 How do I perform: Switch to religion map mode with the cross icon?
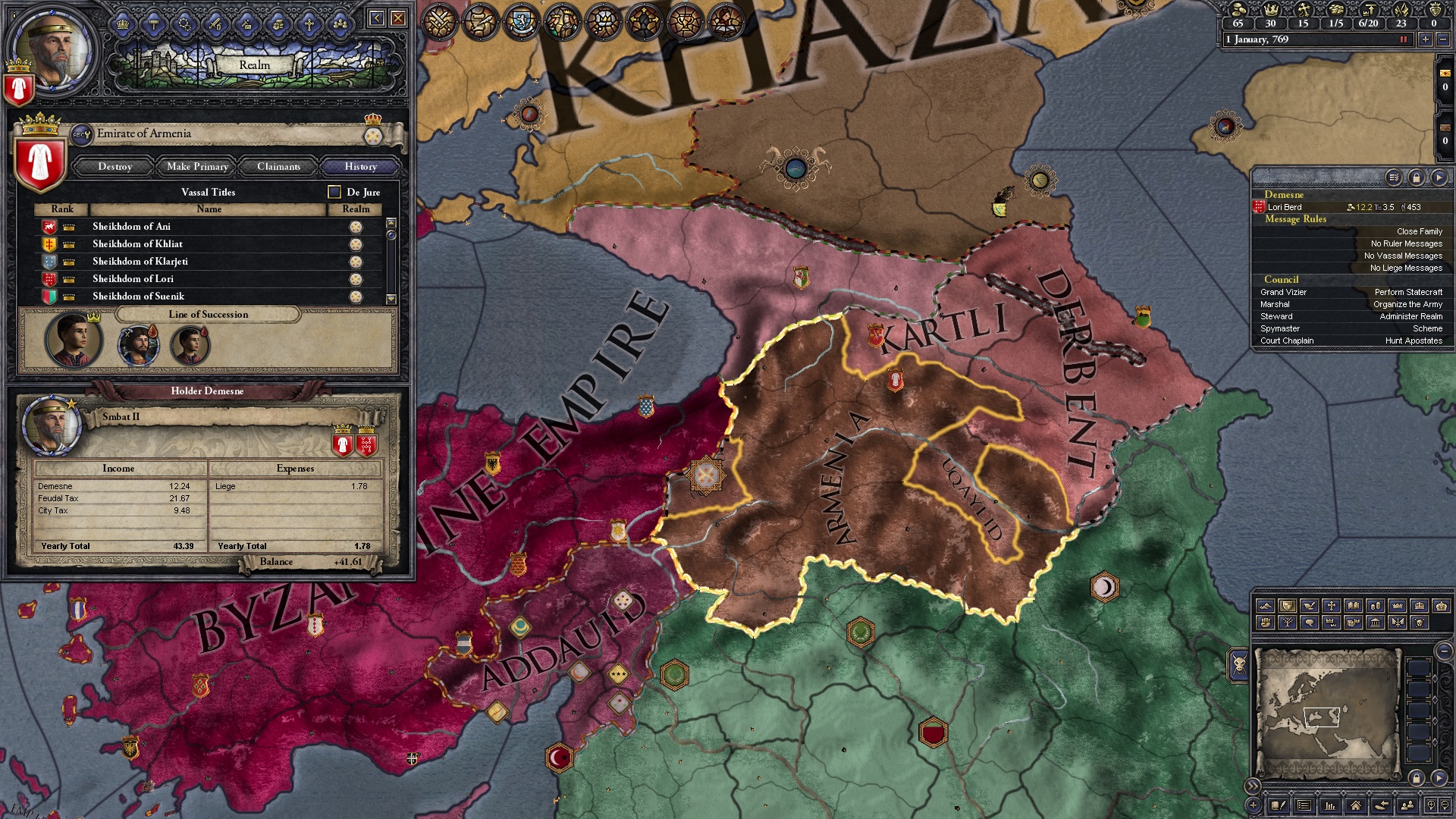pyautogui.click(x=1332, y=606)
